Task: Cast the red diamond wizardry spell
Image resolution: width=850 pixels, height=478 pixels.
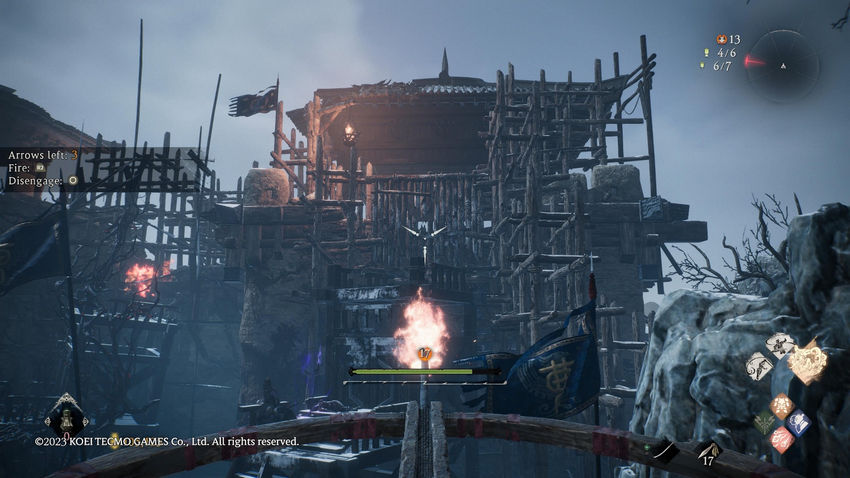Action: (781, 439)
